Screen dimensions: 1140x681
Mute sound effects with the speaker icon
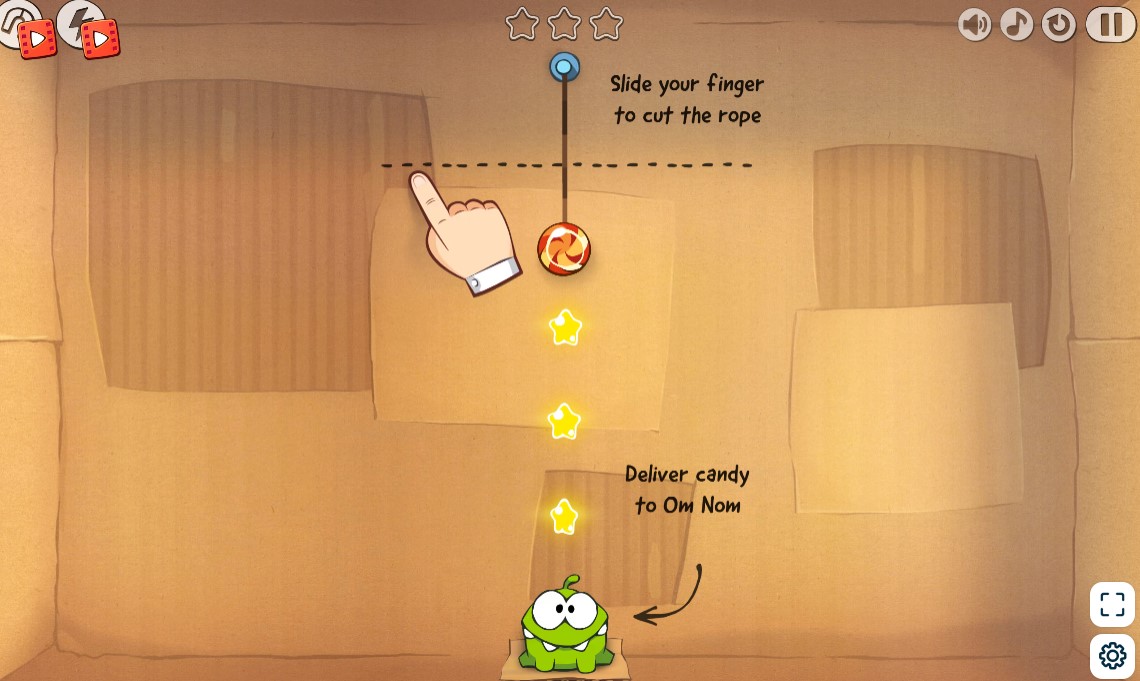975,24
